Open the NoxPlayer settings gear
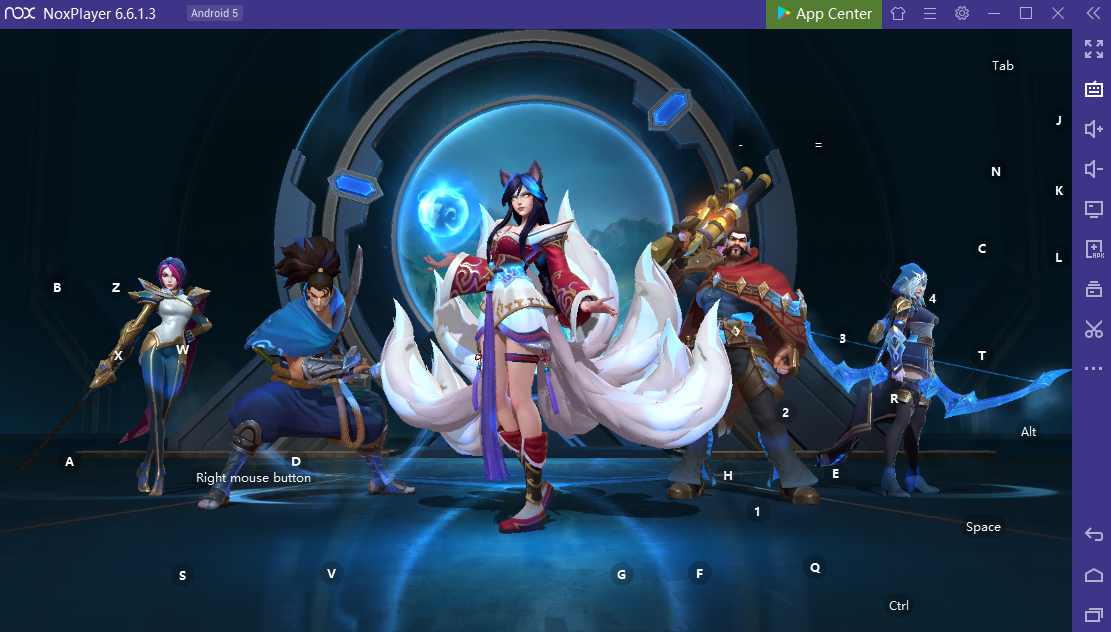Screen dimensions: 1111x632 coord(962,14)
